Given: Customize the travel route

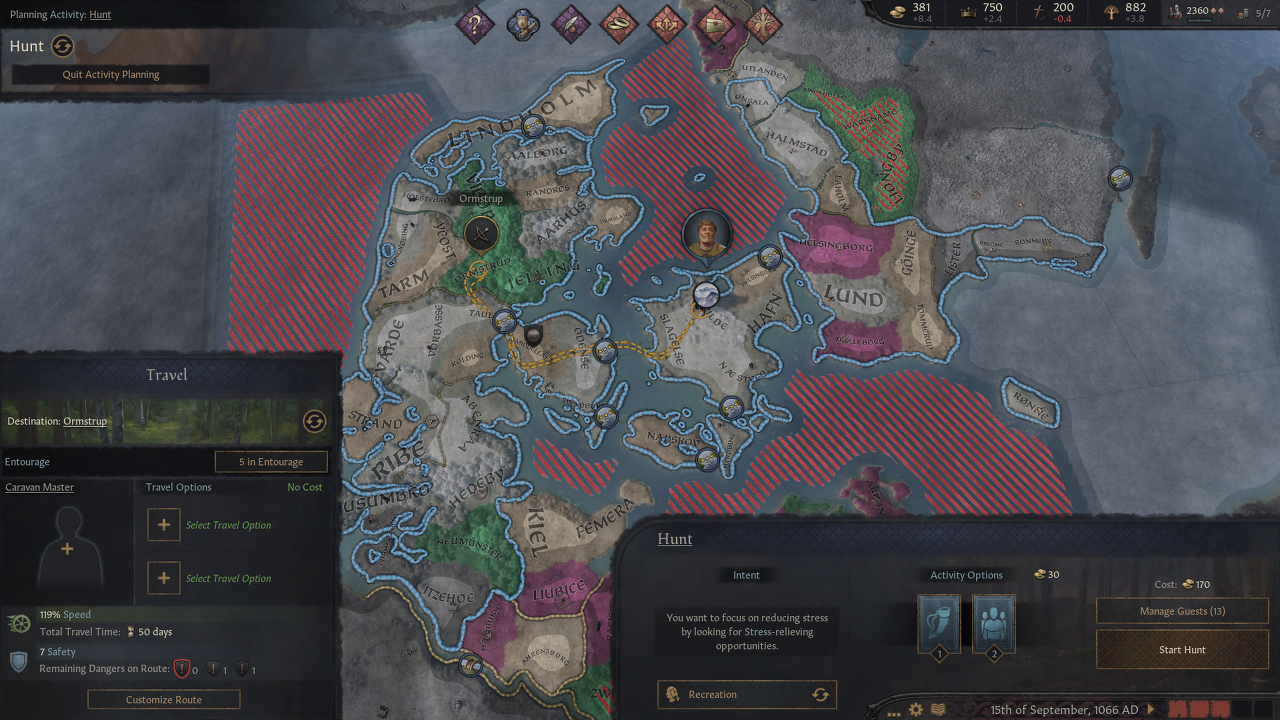Looking at the screenshot, I should tap(164, 700).
